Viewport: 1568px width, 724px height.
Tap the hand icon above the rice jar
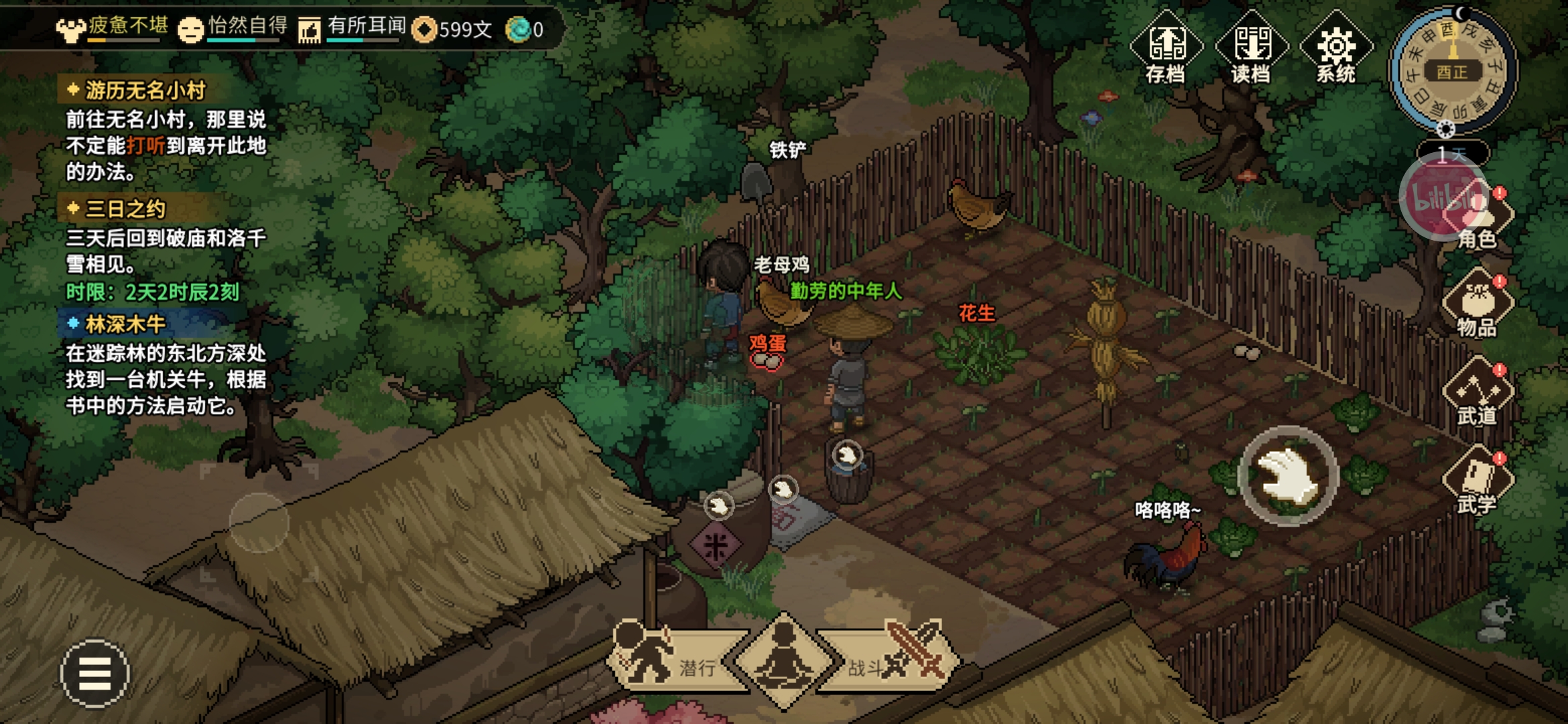pos(718,505)
